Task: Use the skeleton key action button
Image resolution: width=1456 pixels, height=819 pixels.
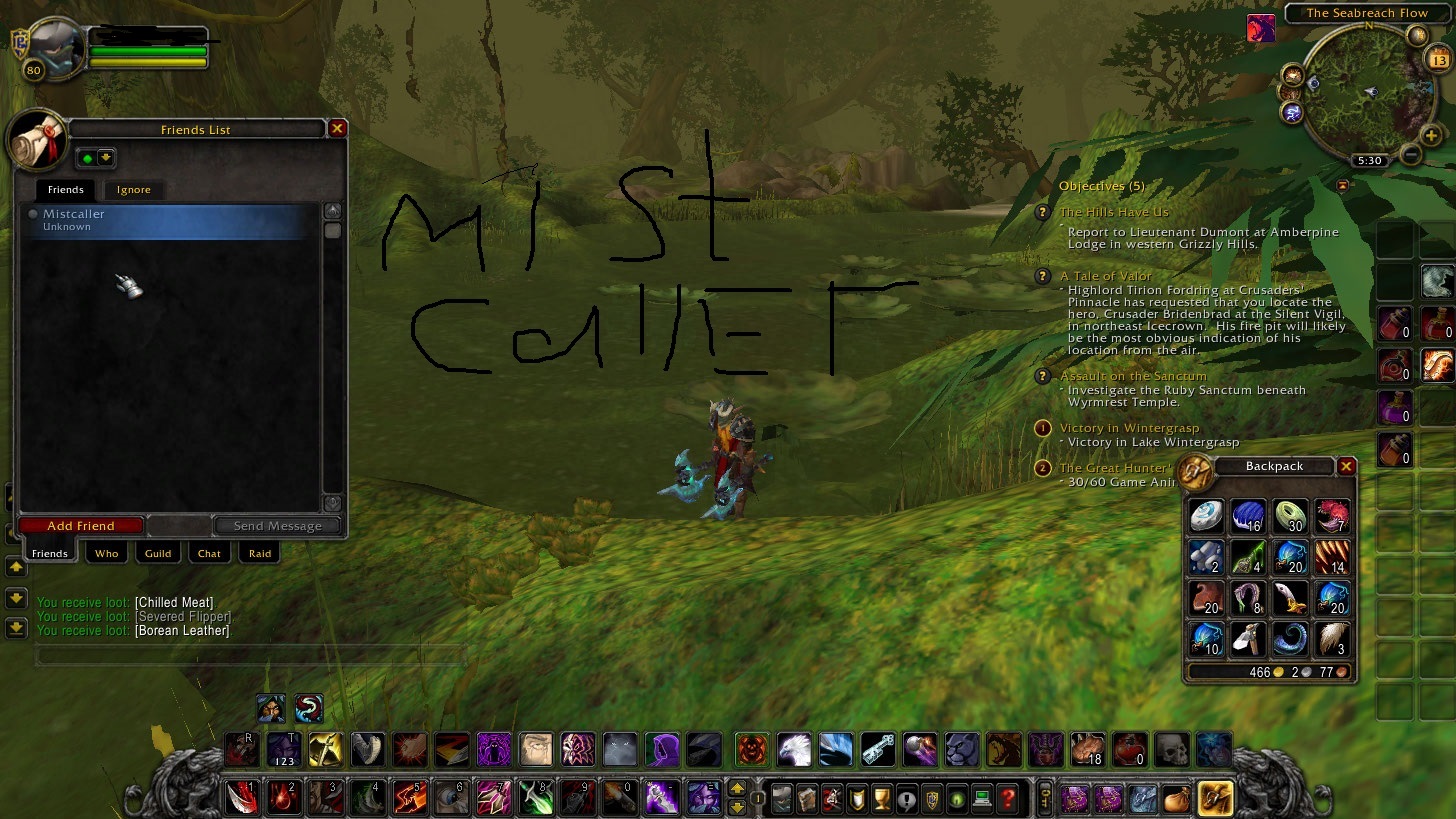Action: pos(877,748)
